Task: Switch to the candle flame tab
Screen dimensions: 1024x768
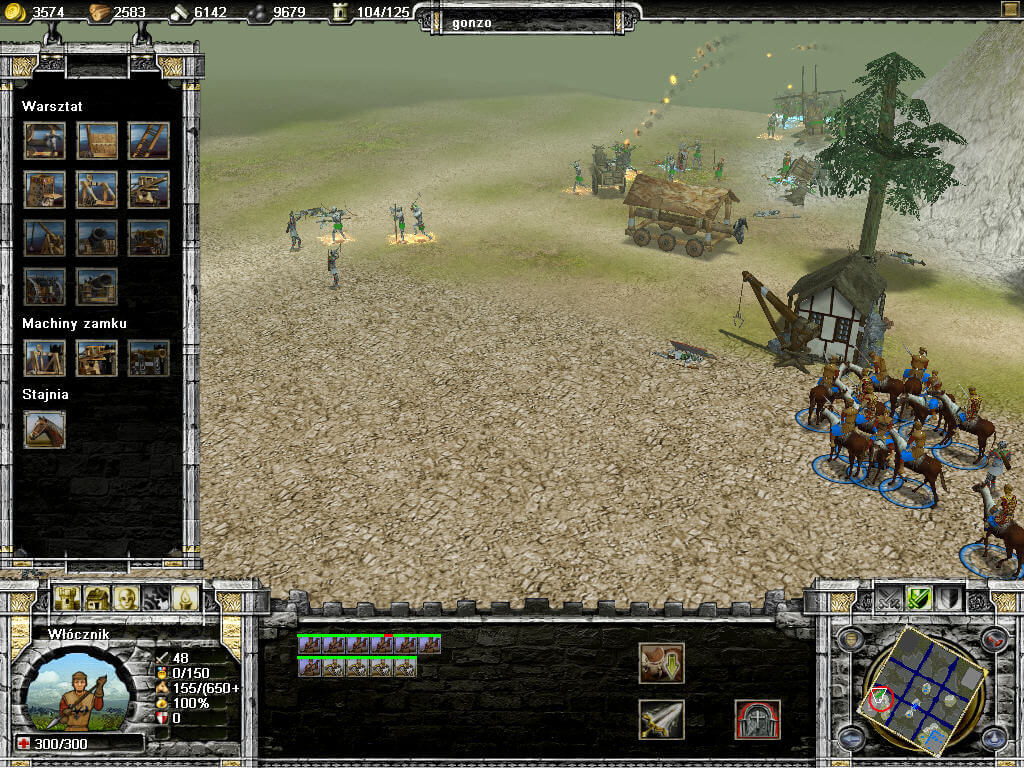Action: point(185,598)
